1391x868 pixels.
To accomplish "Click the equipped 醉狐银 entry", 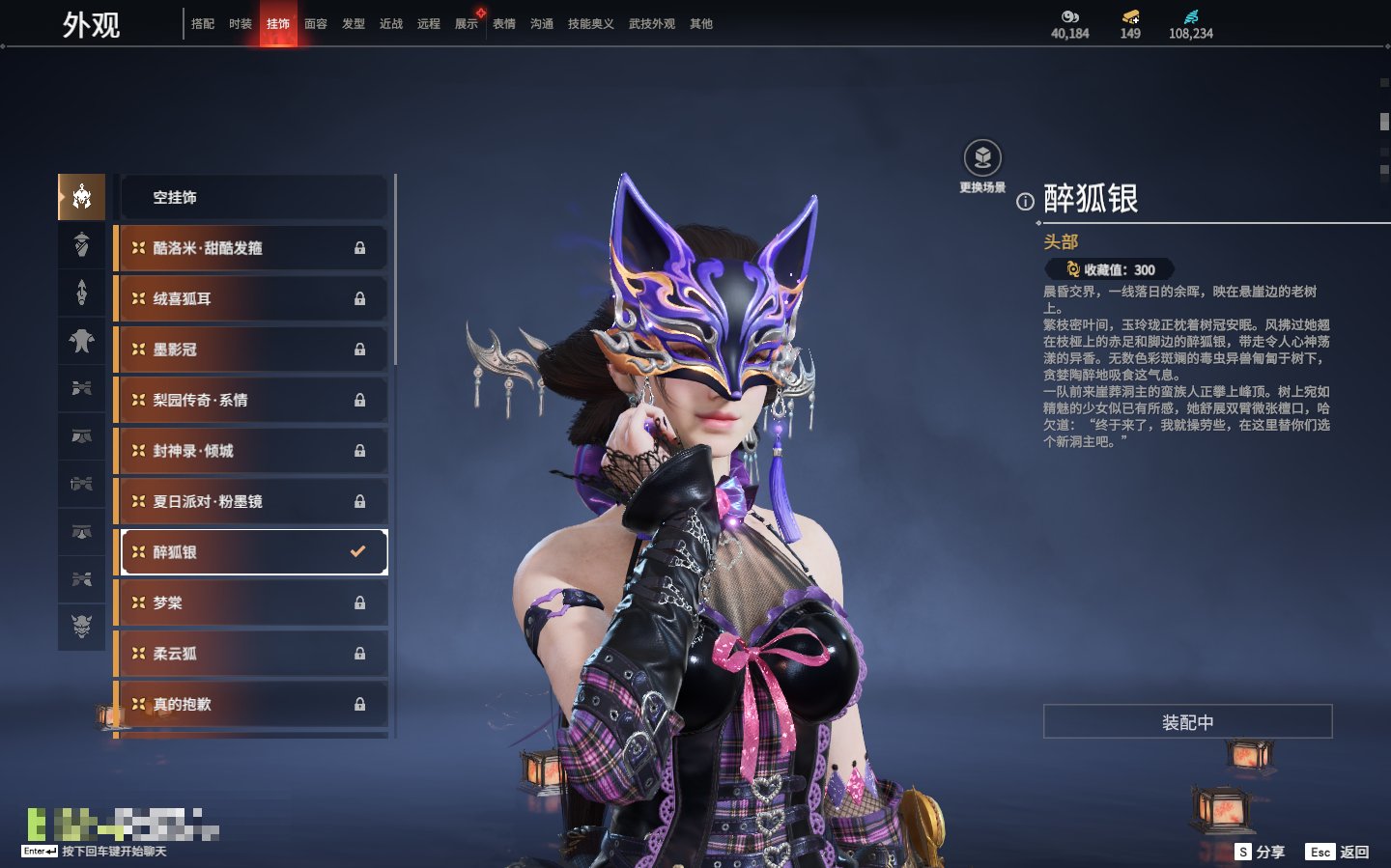I will (x=253, y=552).
